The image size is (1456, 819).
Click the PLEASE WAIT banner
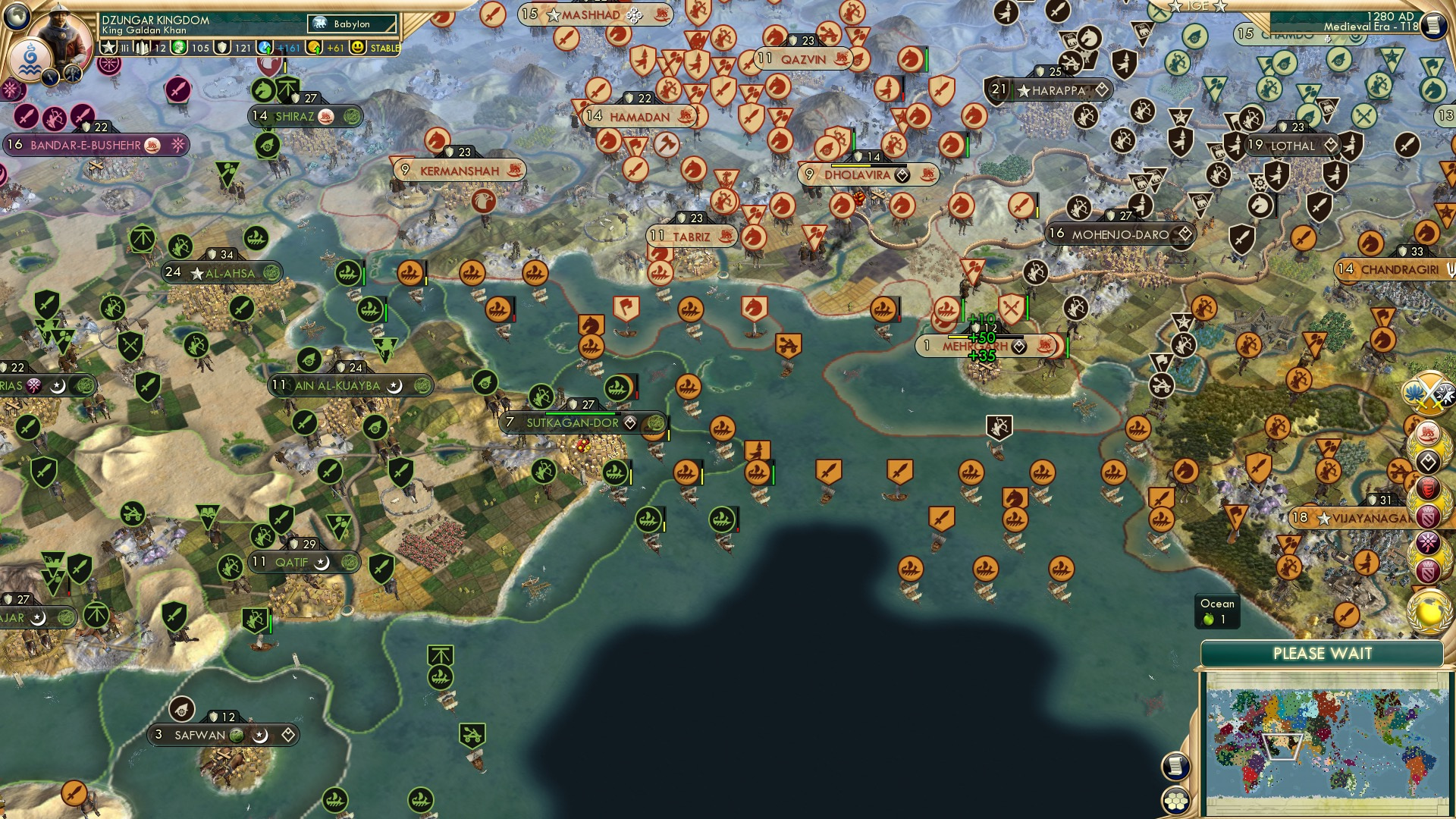click(1323, 652)
